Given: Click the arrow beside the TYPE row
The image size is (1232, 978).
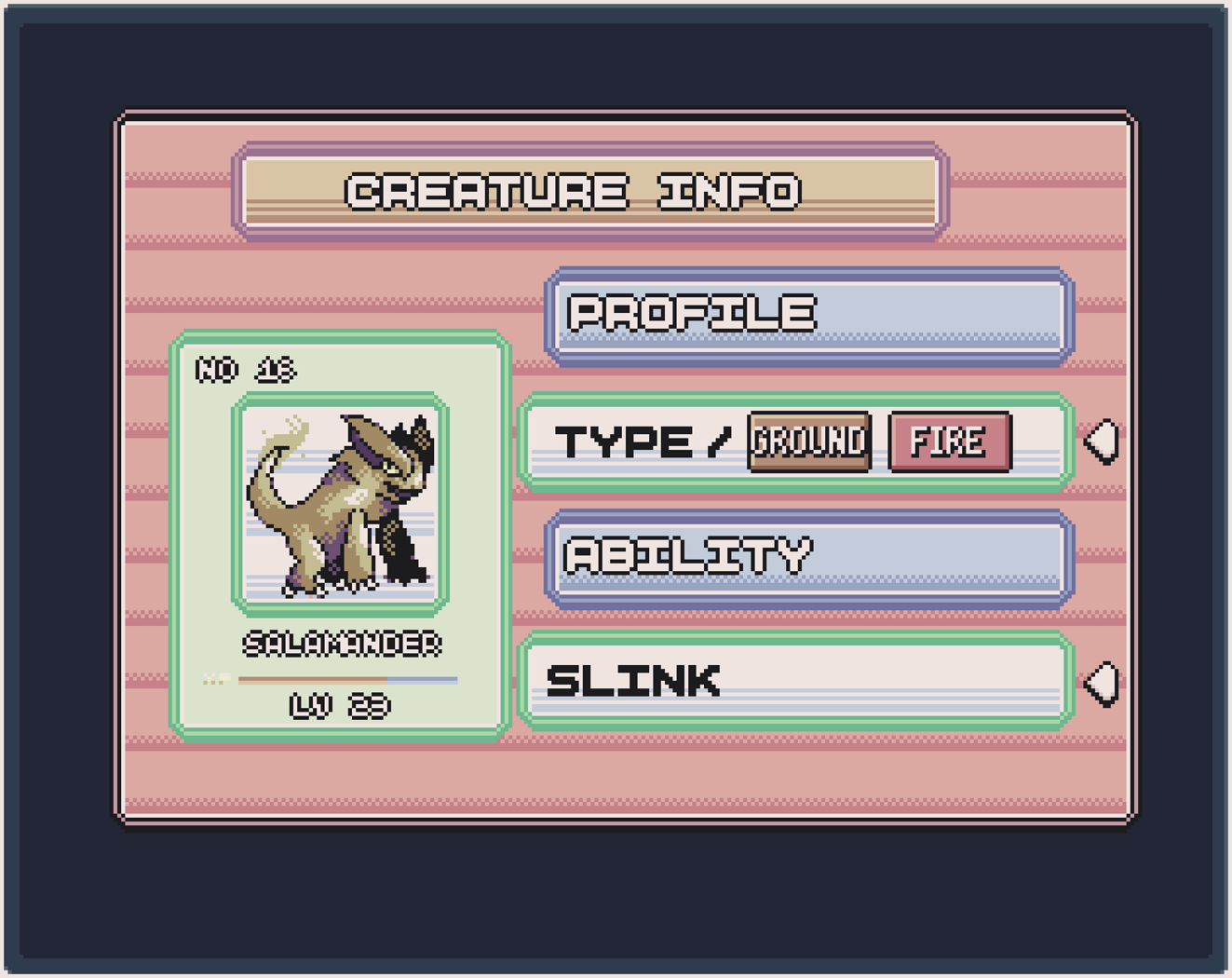Looking at the screenshot, I should 1103,441.
